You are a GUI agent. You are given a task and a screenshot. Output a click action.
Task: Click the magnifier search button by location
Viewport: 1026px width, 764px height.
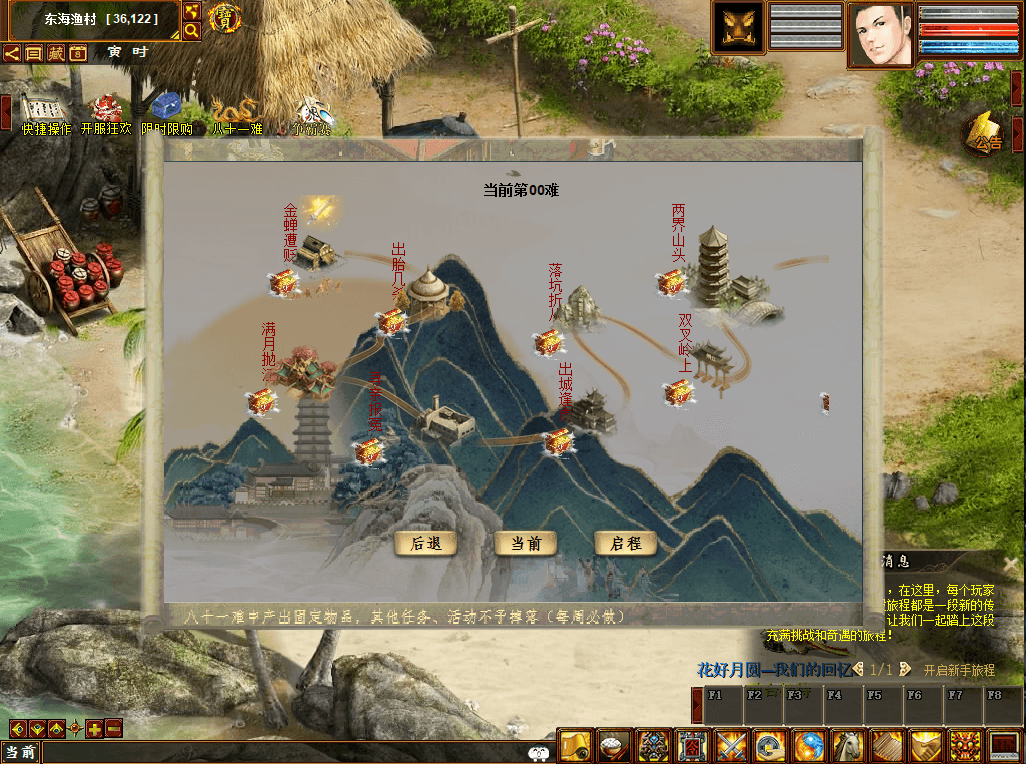[x=192, y=31]
